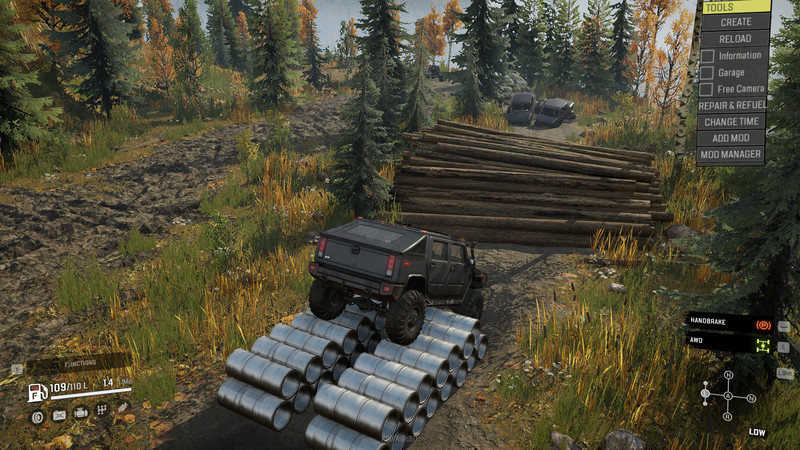Click the CREATE button

pyautogui.click(x=735, y=22)
